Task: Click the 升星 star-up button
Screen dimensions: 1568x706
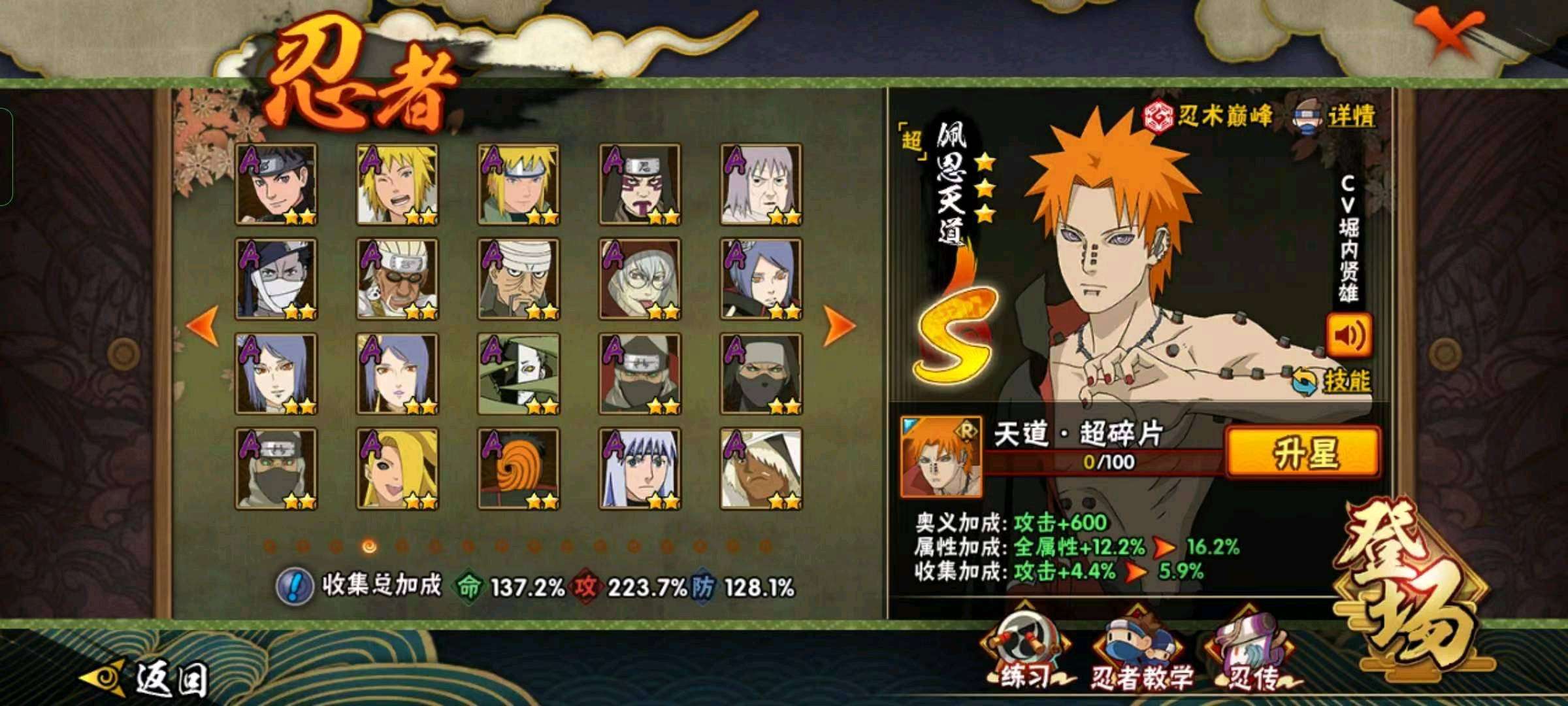Action: (x=1303, y=452)
